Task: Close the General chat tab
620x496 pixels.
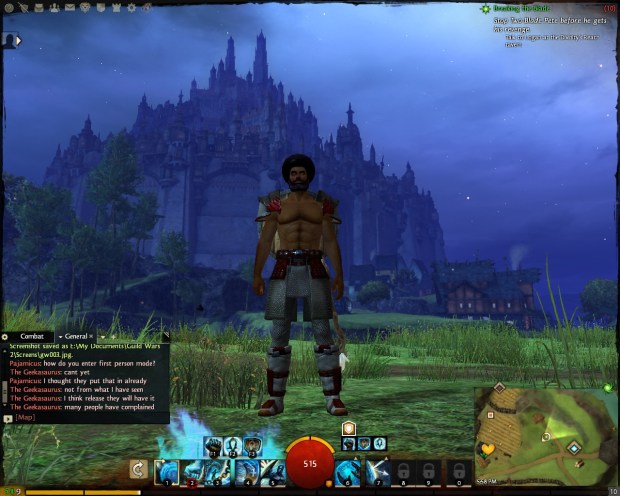Action: click(91, 336)
